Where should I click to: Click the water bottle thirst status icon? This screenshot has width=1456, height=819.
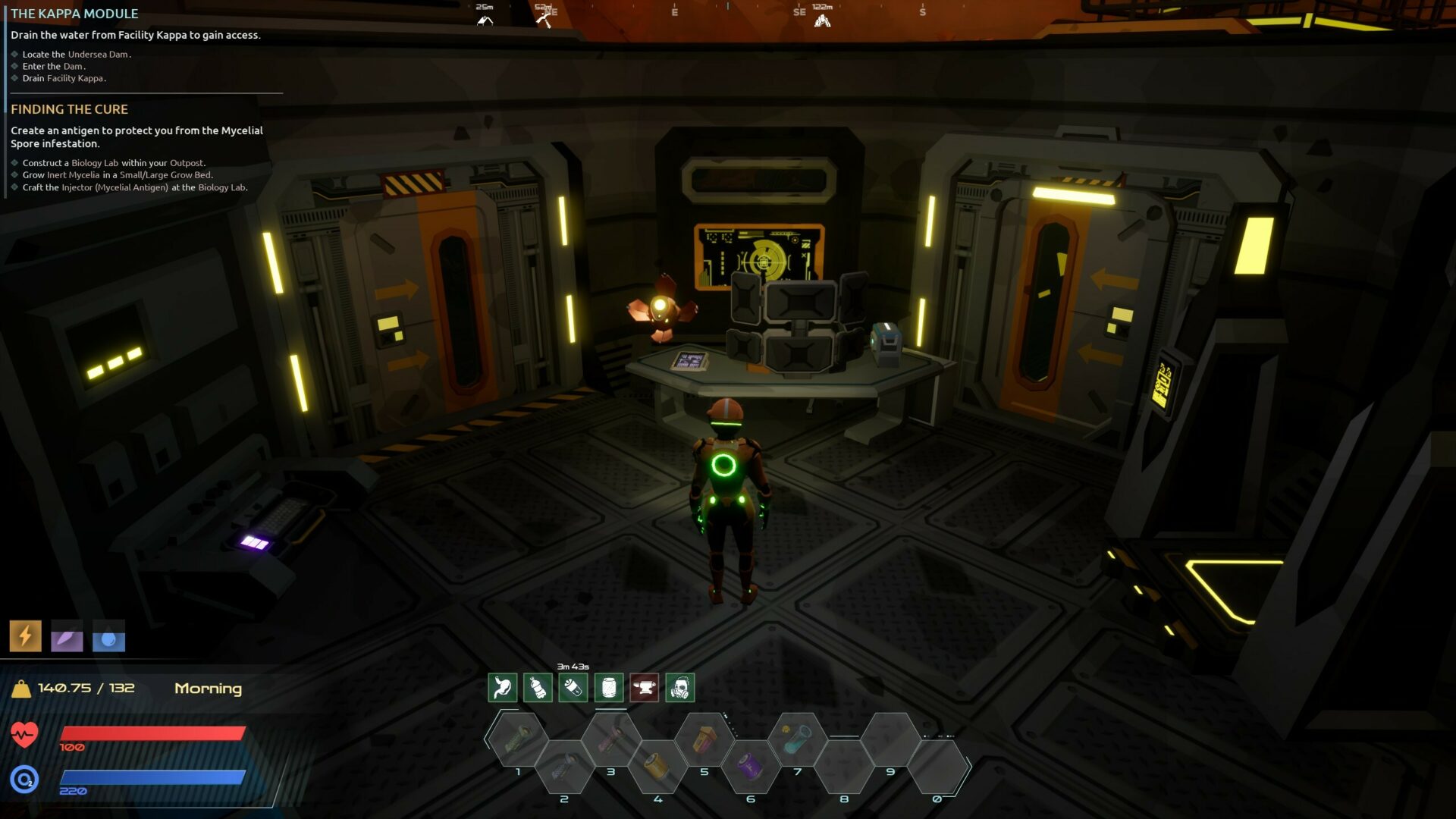click(538, 688)
